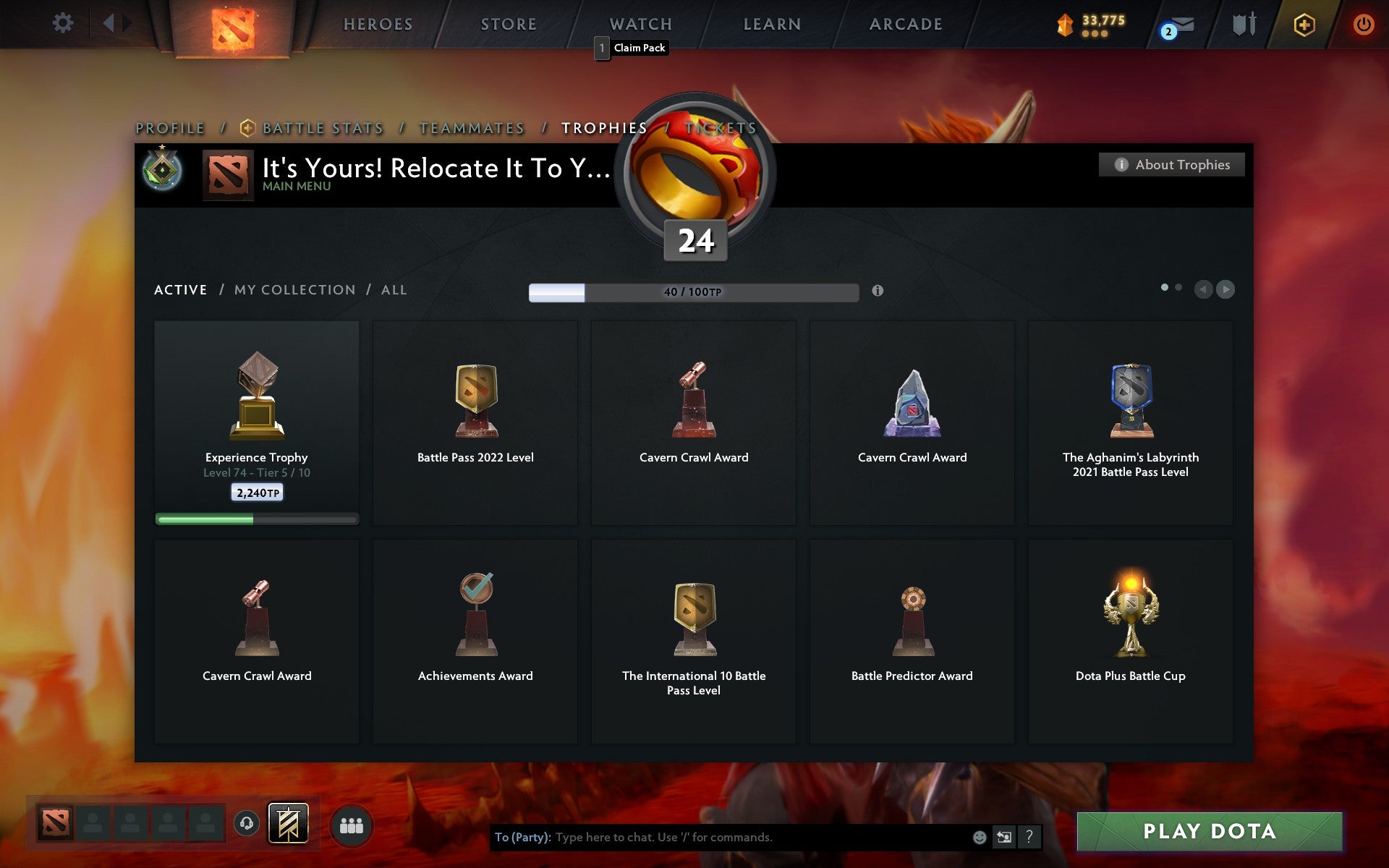The image size is (1389, 868).
Task: Click the Dota Plus hexagon icon in top bar
Action: [x=1302, y=23]
